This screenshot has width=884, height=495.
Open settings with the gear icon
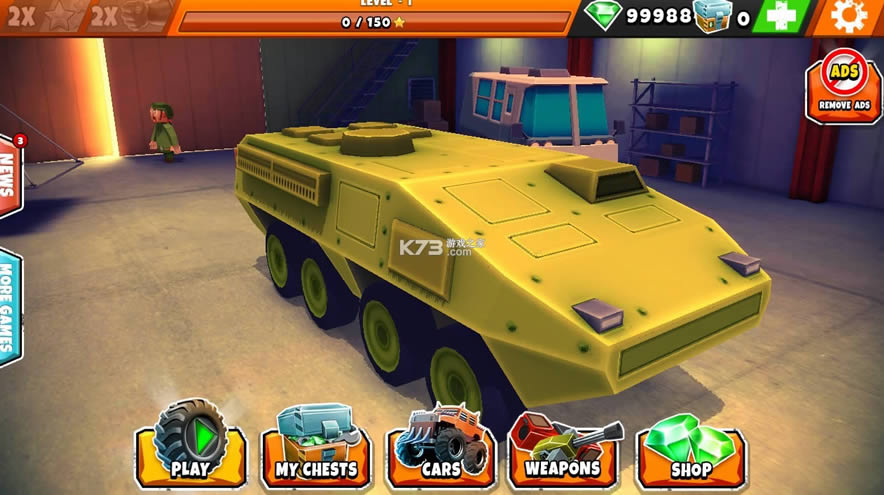point(849,17)
